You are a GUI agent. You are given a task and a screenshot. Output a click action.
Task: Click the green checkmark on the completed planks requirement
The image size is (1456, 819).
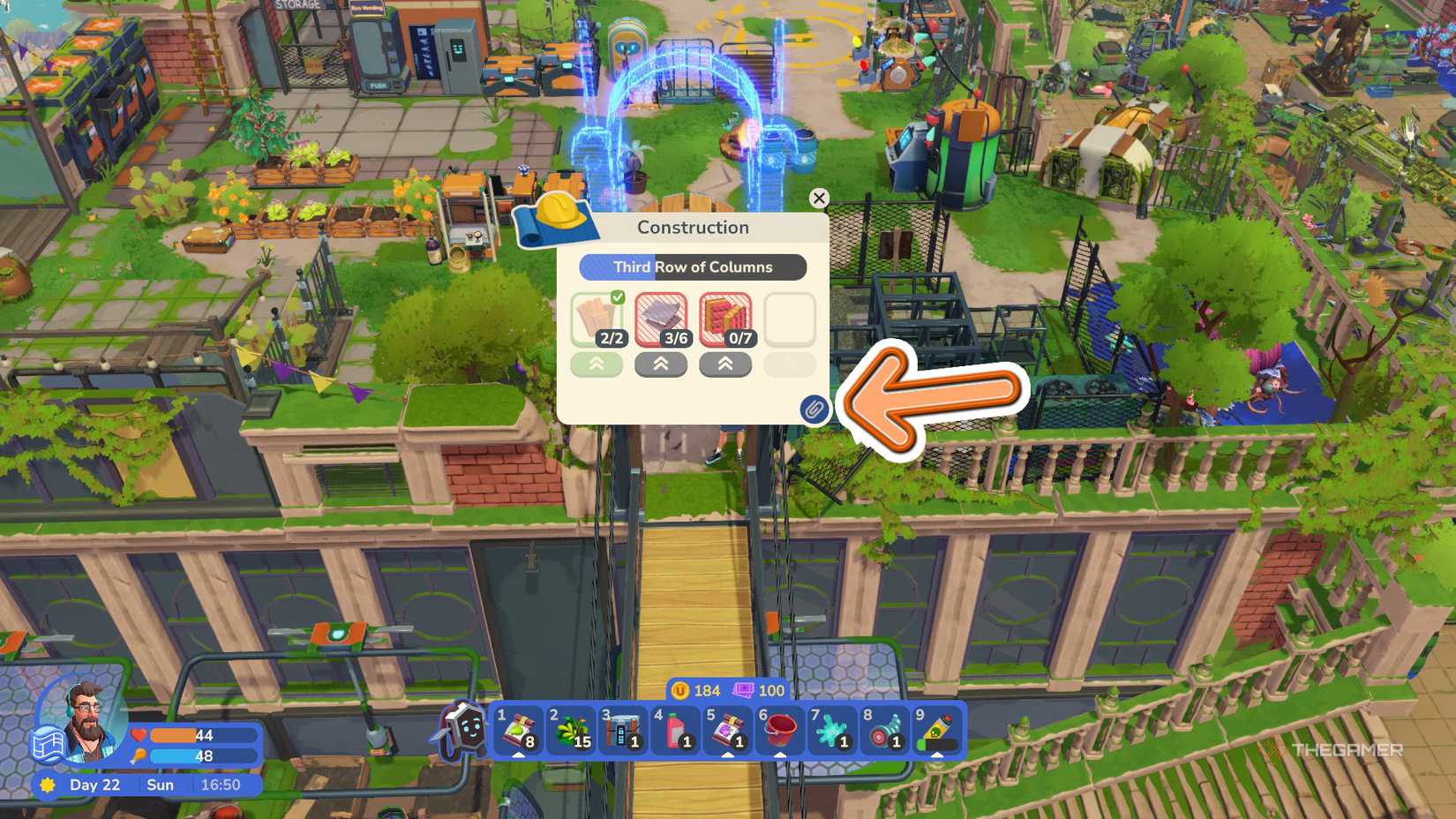pyautogui.click(x=616, y=299)
